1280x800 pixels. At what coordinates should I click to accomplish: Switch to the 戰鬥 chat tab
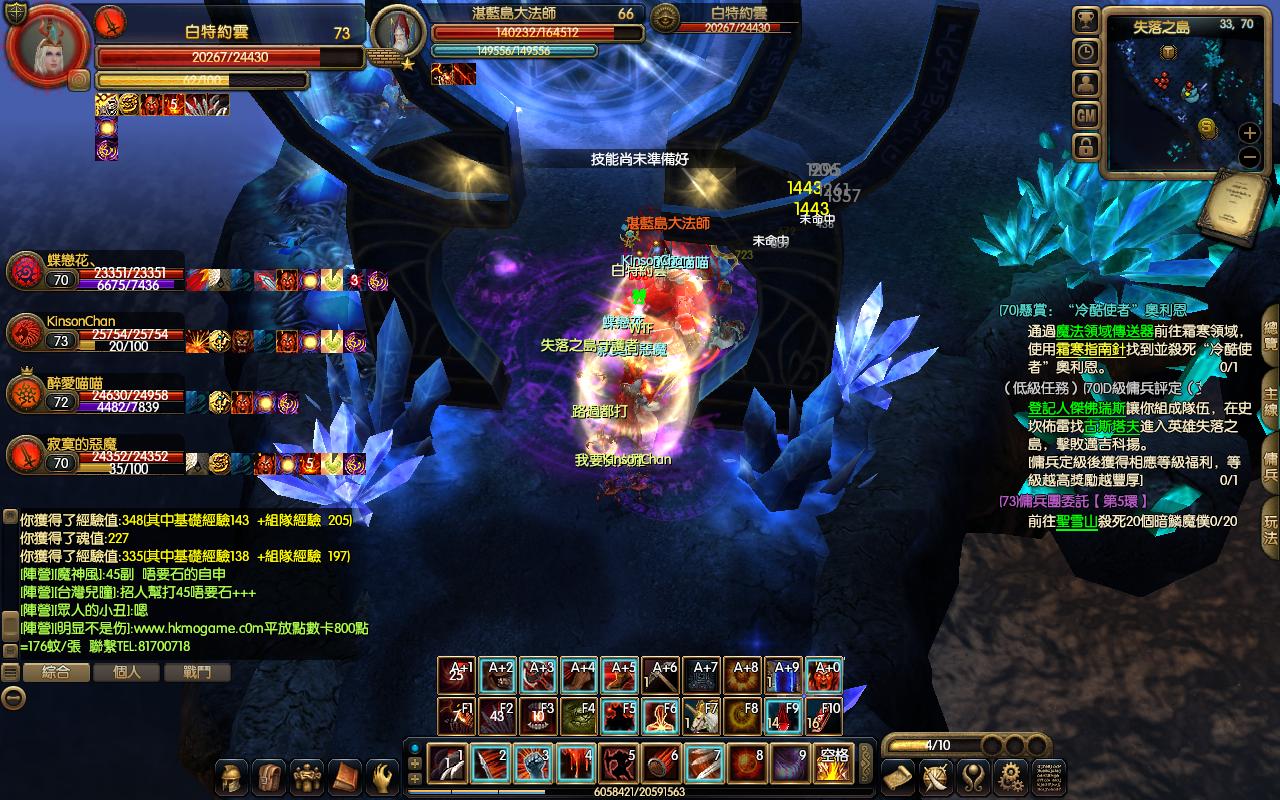pos(198,673)
